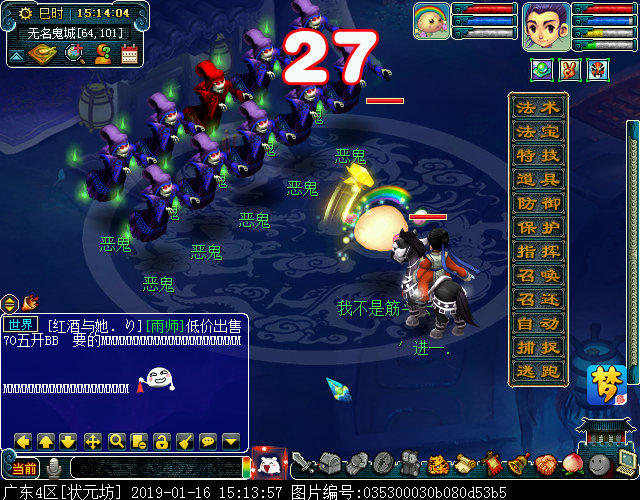This screenshot has height=500, width=640.
Task: Choose 捕捉 to capture a monster
Action: point(538,348)
